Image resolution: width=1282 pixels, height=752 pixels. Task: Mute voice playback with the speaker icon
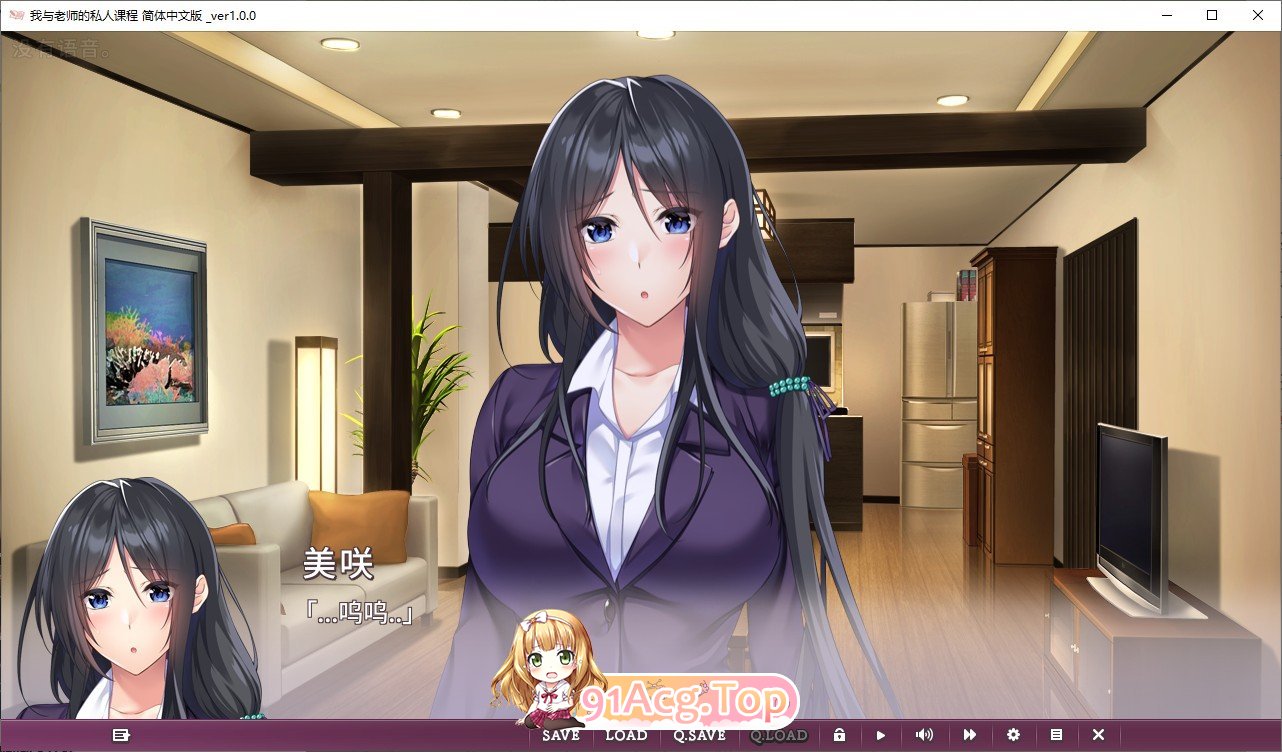[x=924, y=734]
